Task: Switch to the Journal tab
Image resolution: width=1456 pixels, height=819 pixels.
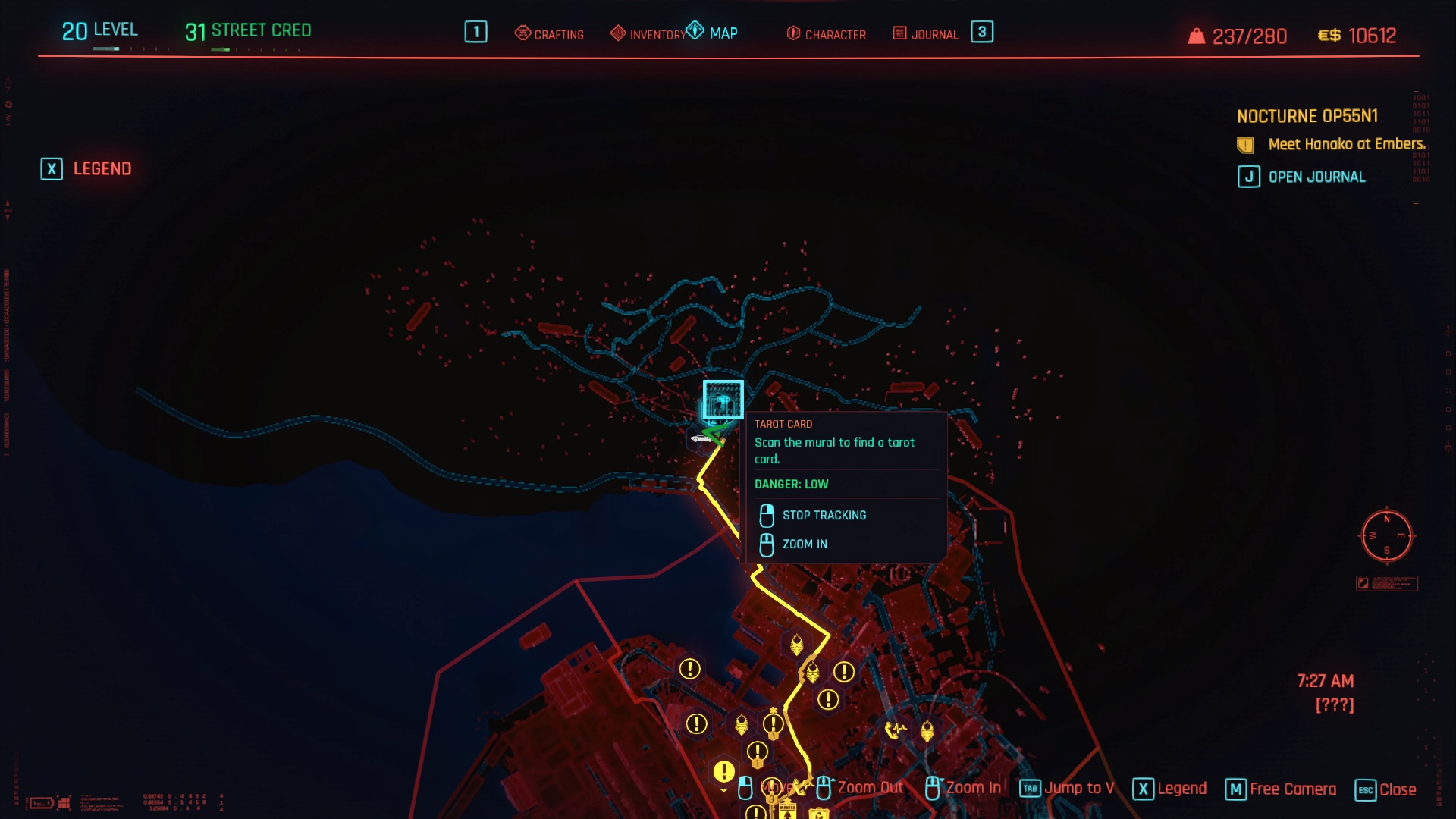Action: click(926, 34)
